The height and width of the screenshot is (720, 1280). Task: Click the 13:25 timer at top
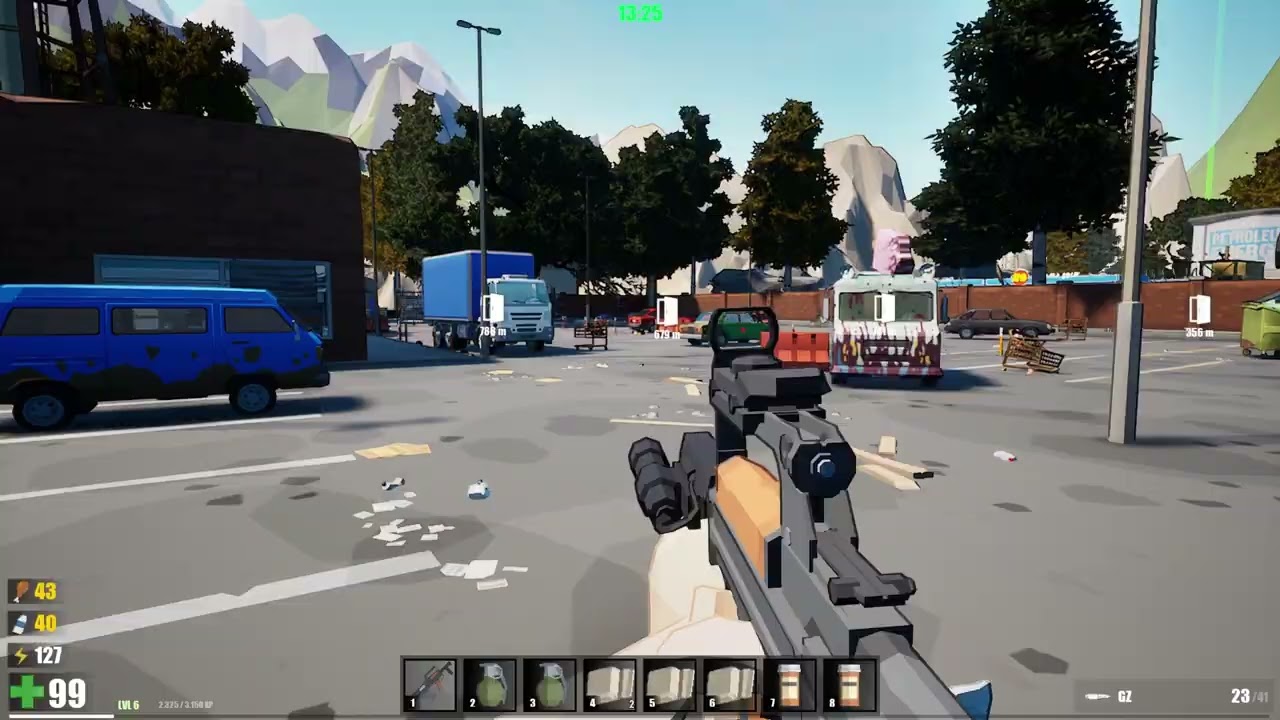coord(639,15)
